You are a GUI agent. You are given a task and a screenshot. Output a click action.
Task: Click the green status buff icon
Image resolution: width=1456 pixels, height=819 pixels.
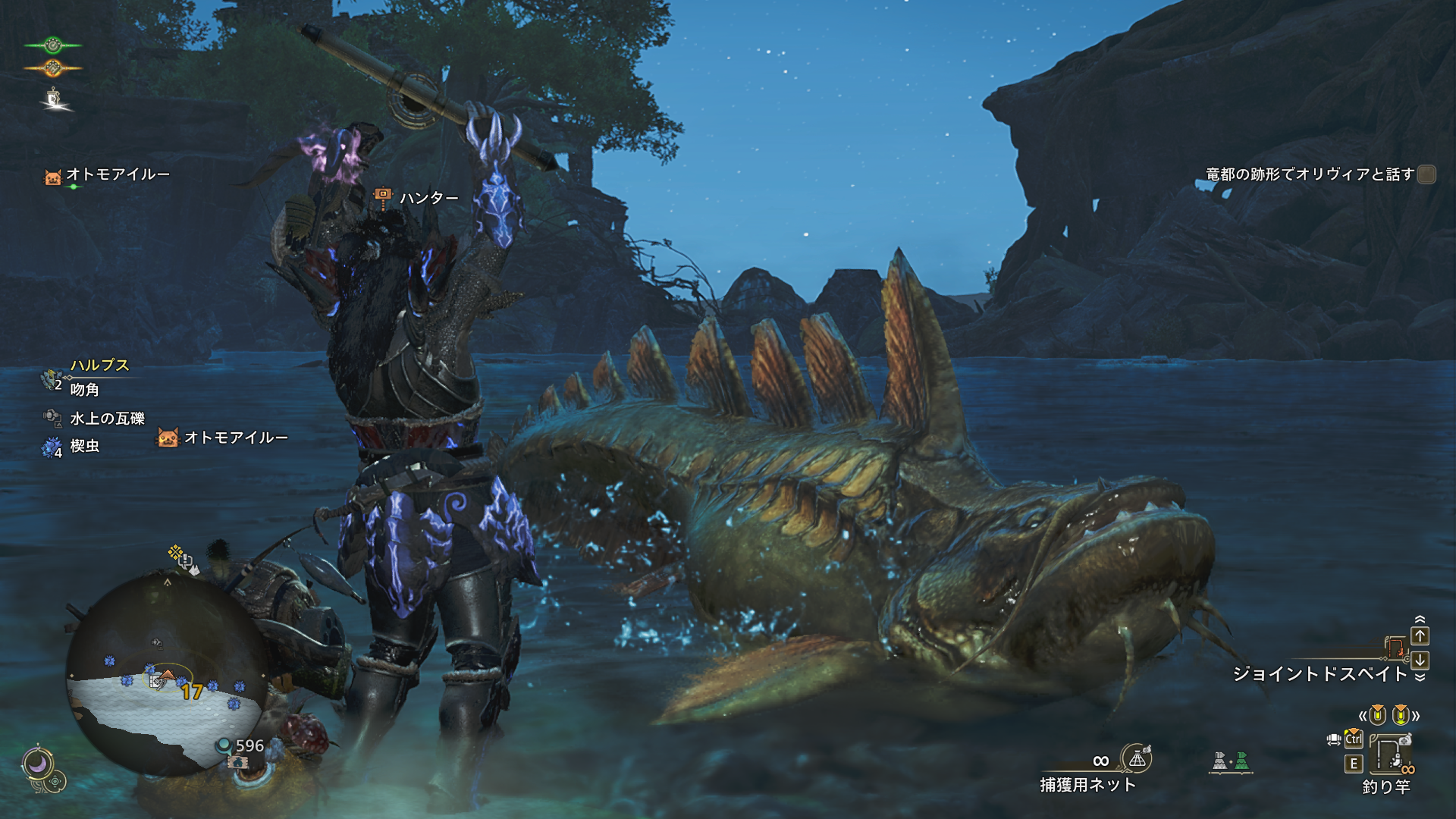[52, 45]
